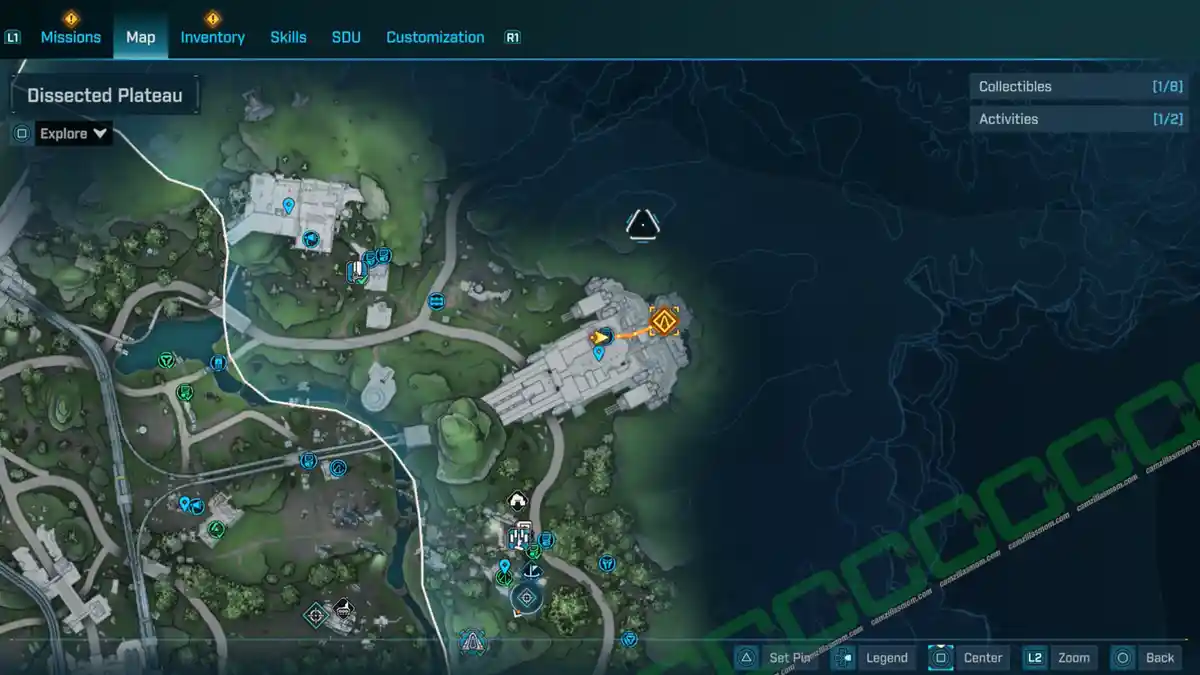Center the map on player
Image resolution: width=1200 pixels, height=675 pixels.
(x=967, y=657)
